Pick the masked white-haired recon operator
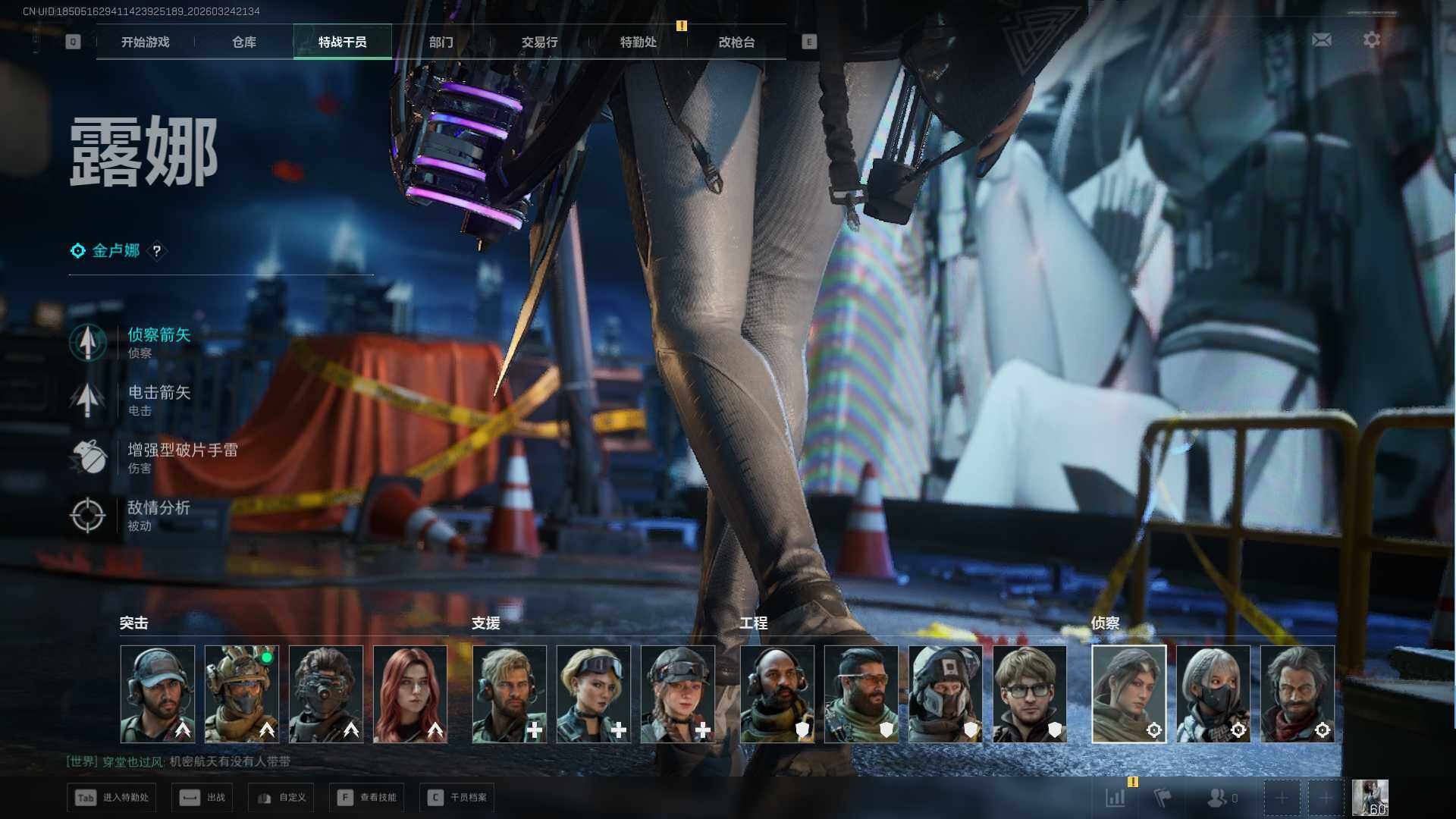Screen dimensions: 1456x819 pyautogui.click(x=1213, y=694)
